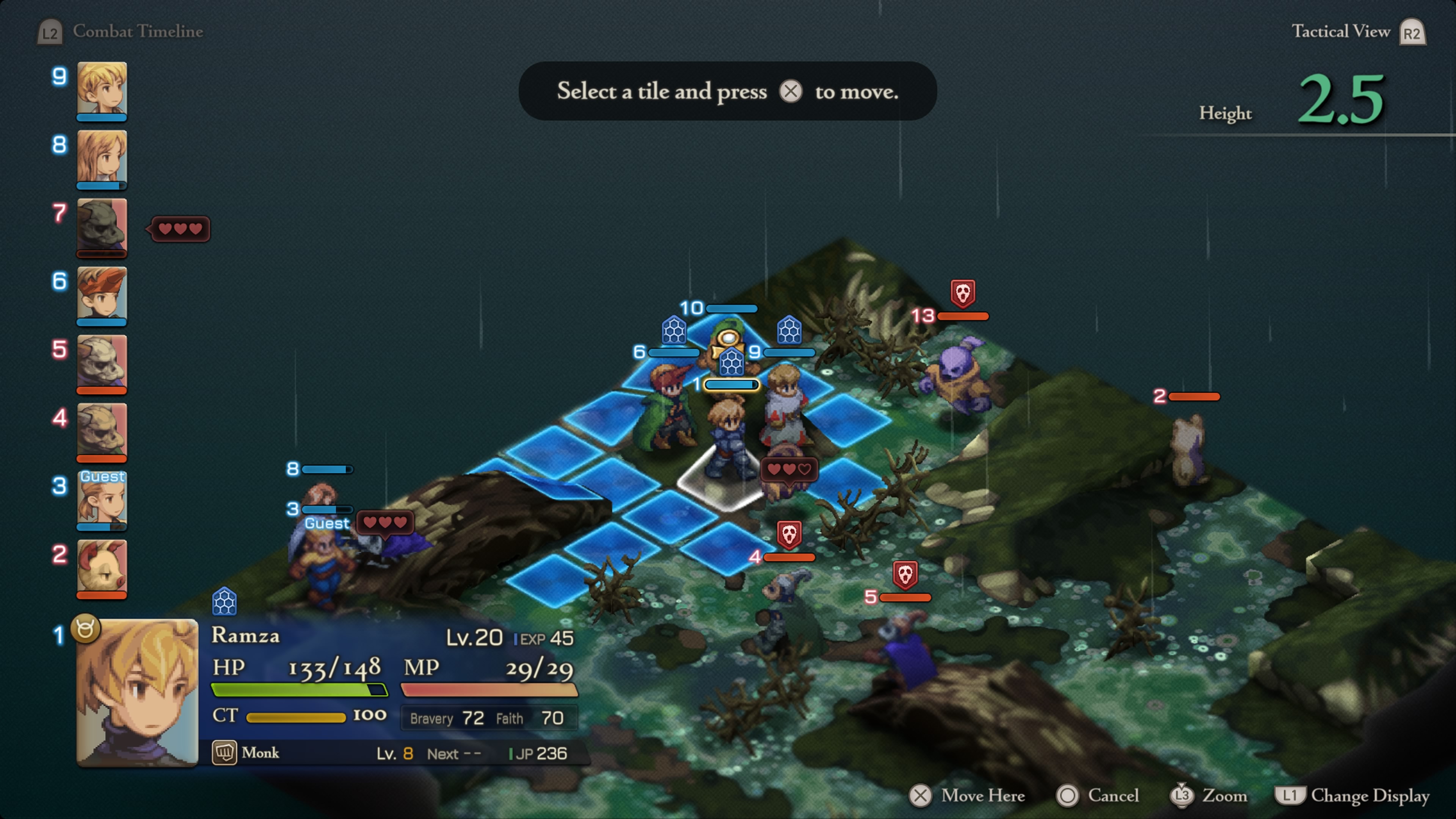Select the turn 8 long-haired blonde portrait
This screenshot has width=1456, height=819.
102,158
